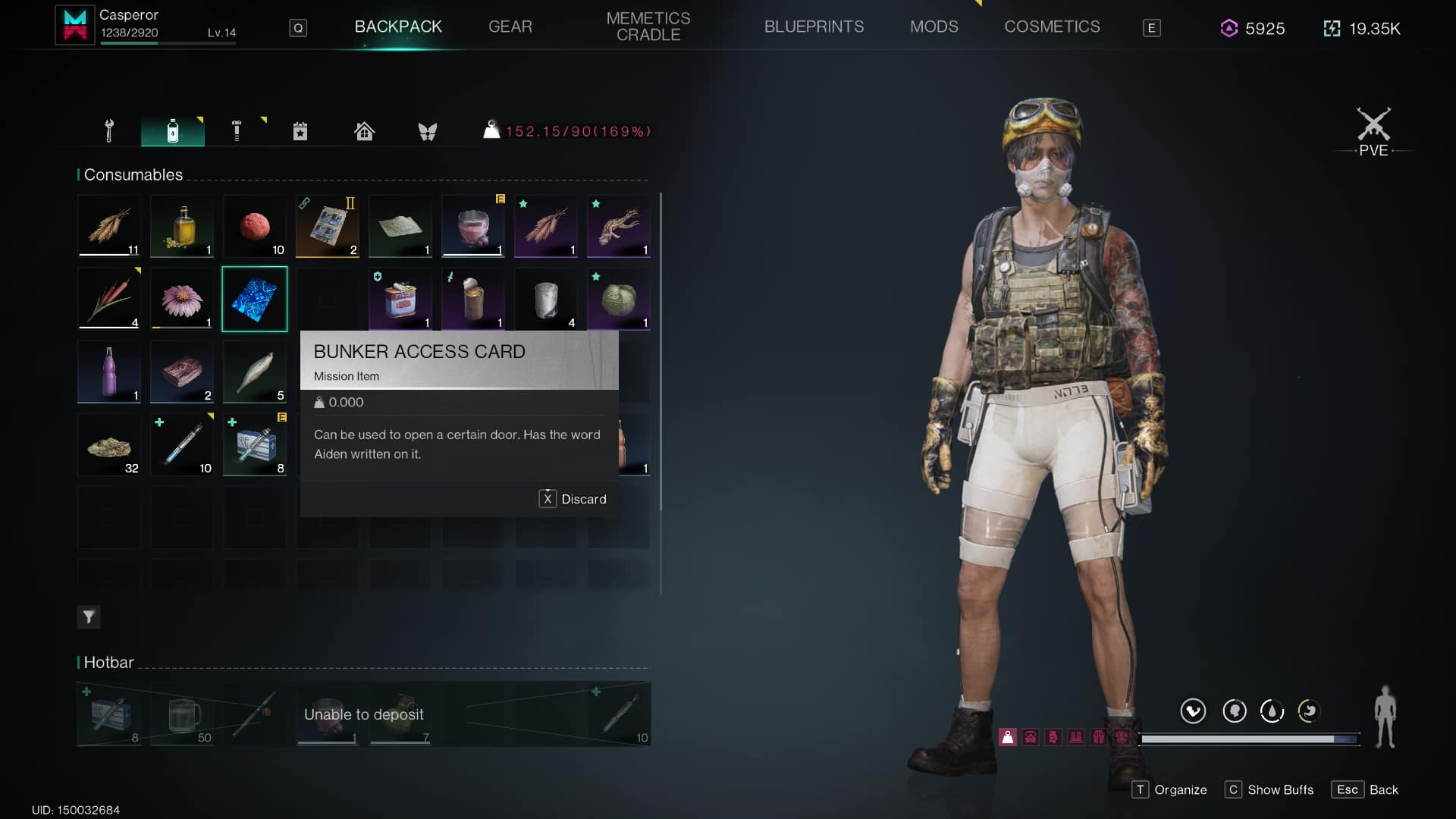1456x819 pixels.
Task: Toggle the PVE crossed-swords mode icon
Action: click(x=1373, y=130)
